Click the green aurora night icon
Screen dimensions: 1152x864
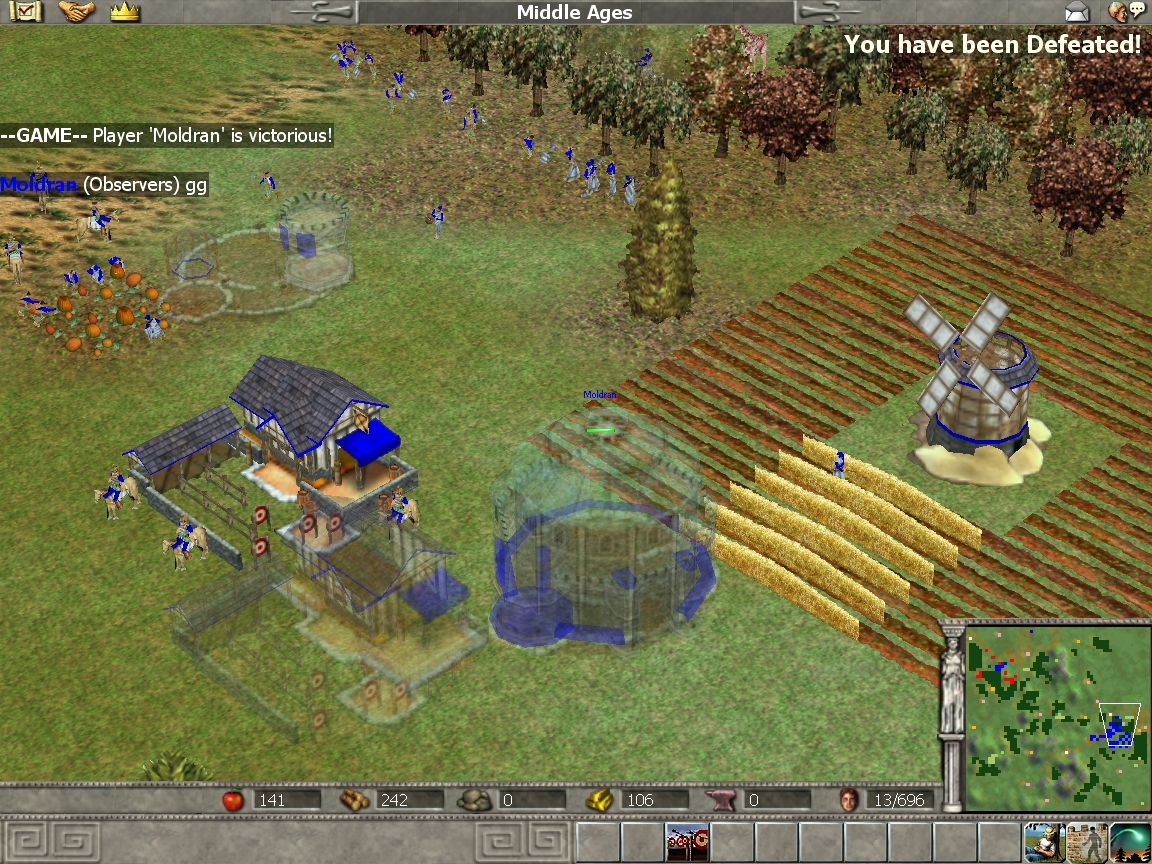tap(1130, 842)
